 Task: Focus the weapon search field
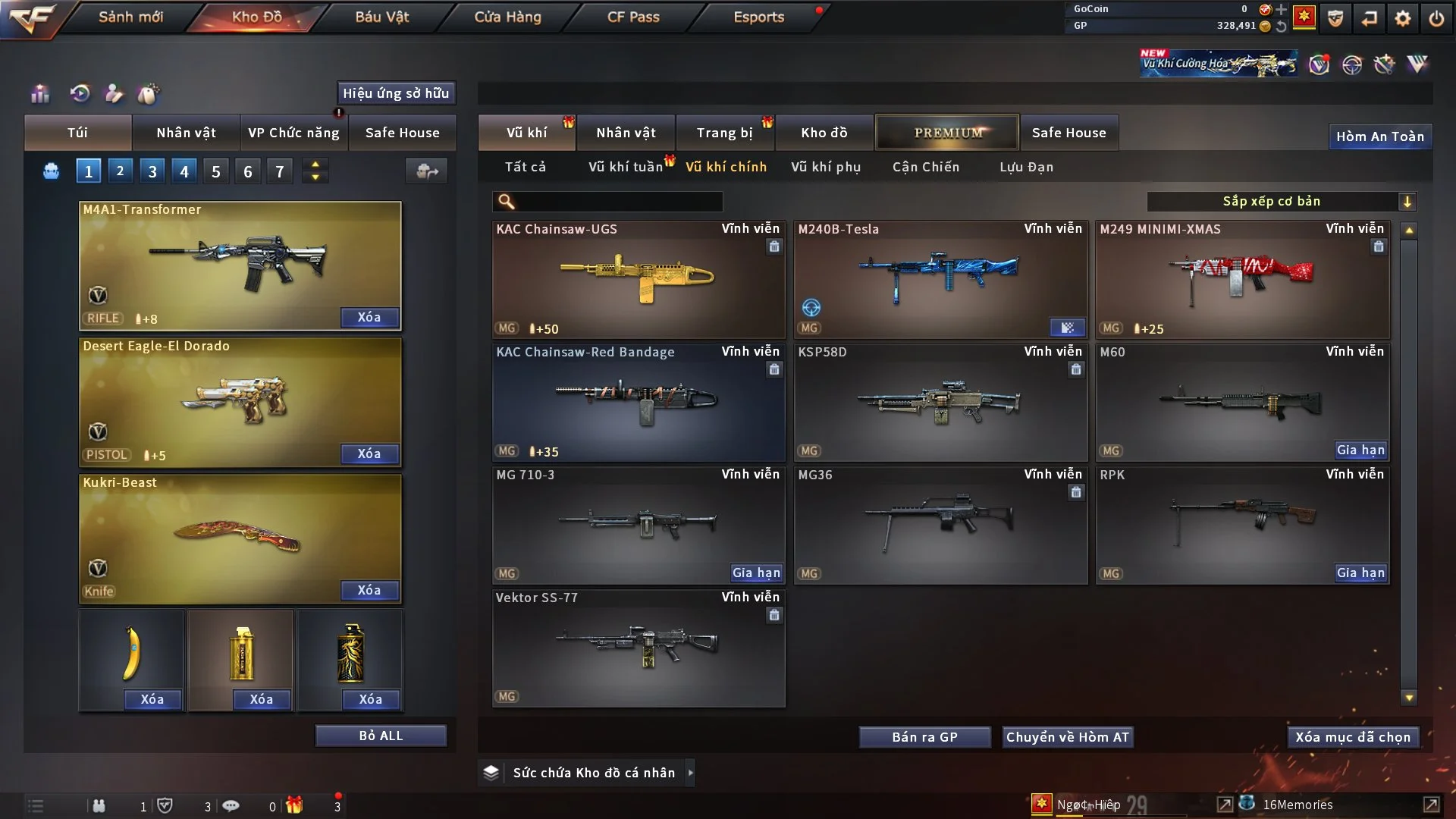click(x=618, y=201)
